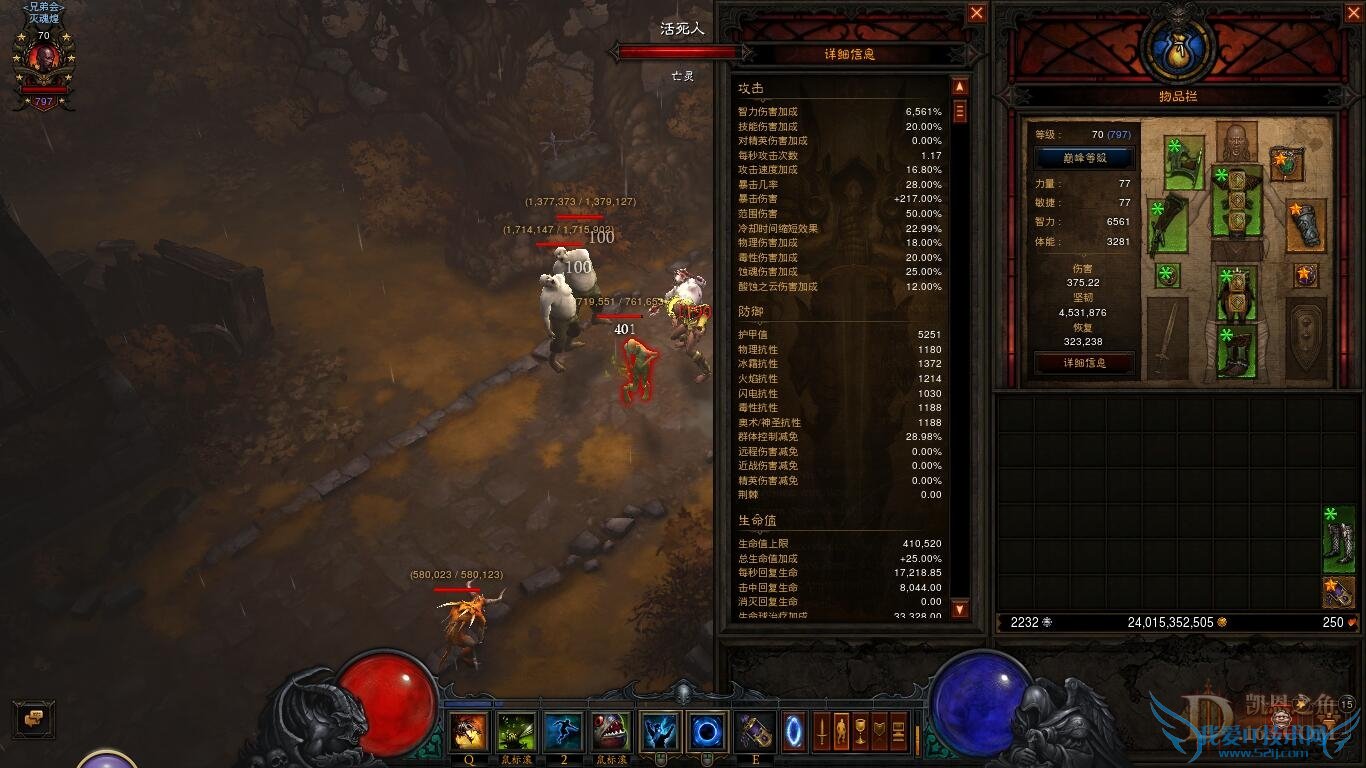
Task: Select the equipped boots slot on character
Action: pos(1236,351)
